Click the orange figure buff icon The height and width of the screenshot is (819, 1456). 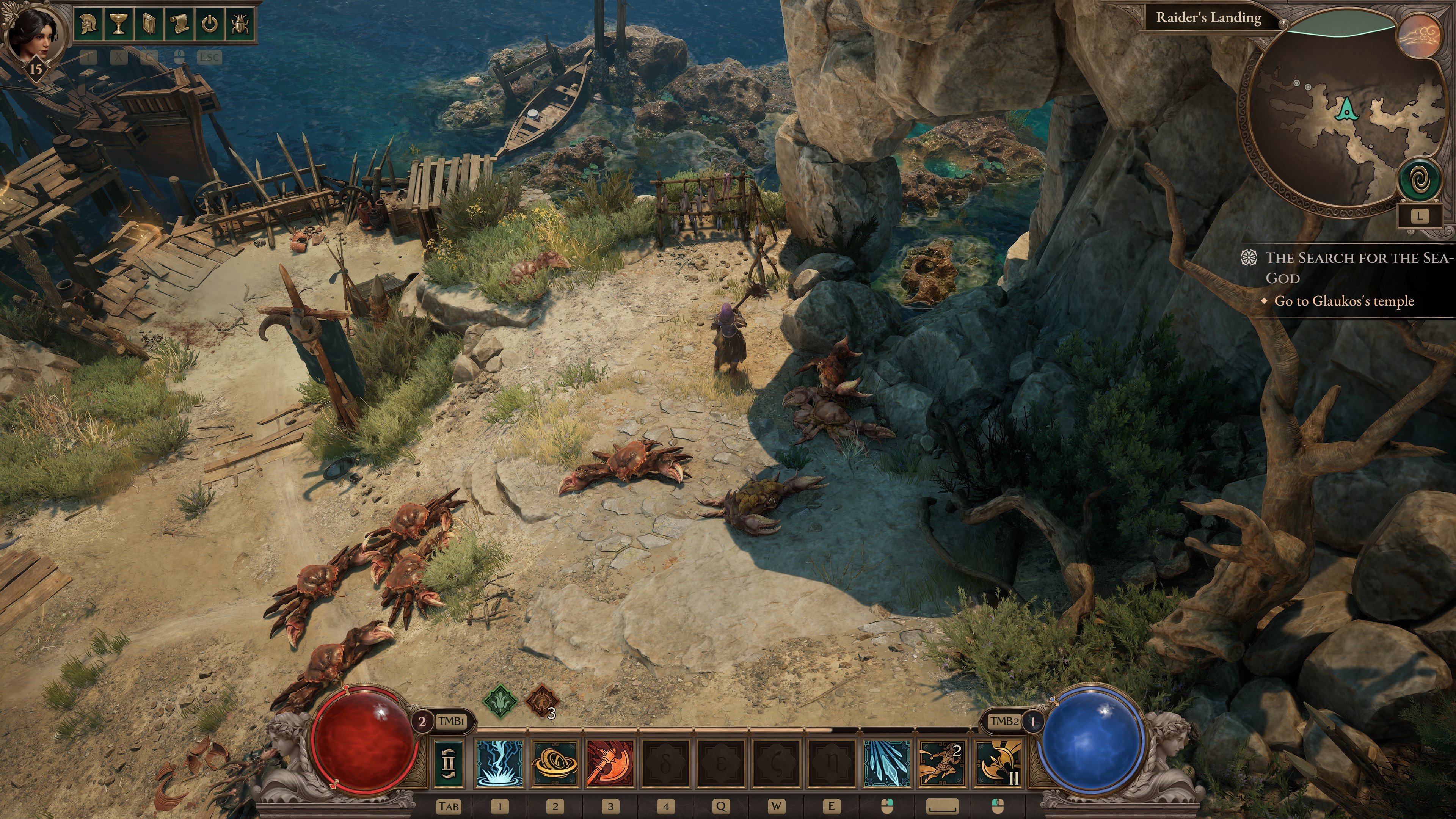pos(541,701)
